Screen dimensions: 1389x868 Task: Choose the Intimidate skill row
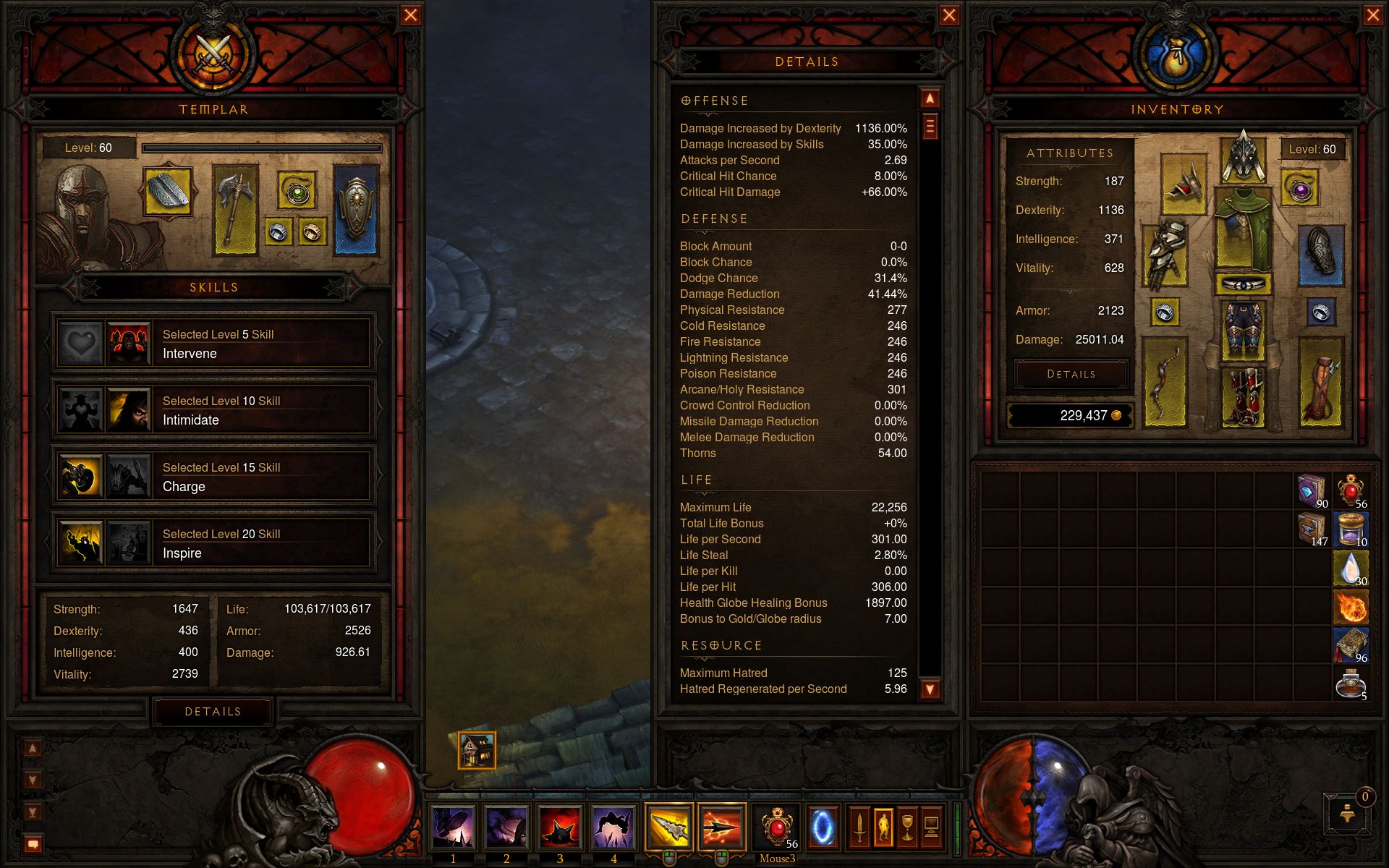tap(213, 410)
